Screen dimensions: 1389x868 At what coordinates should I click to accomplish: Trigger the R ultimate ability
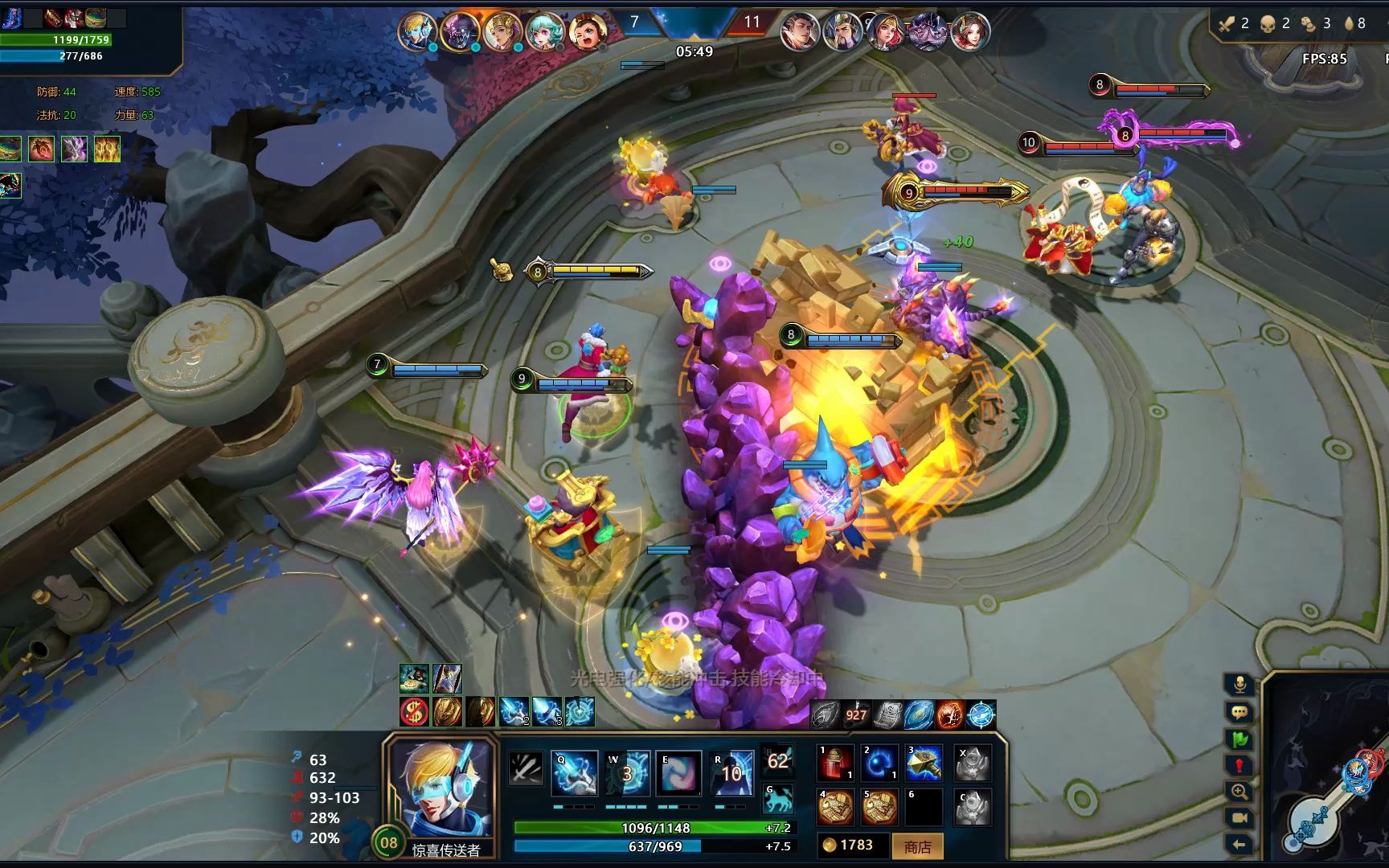[731, 773]
